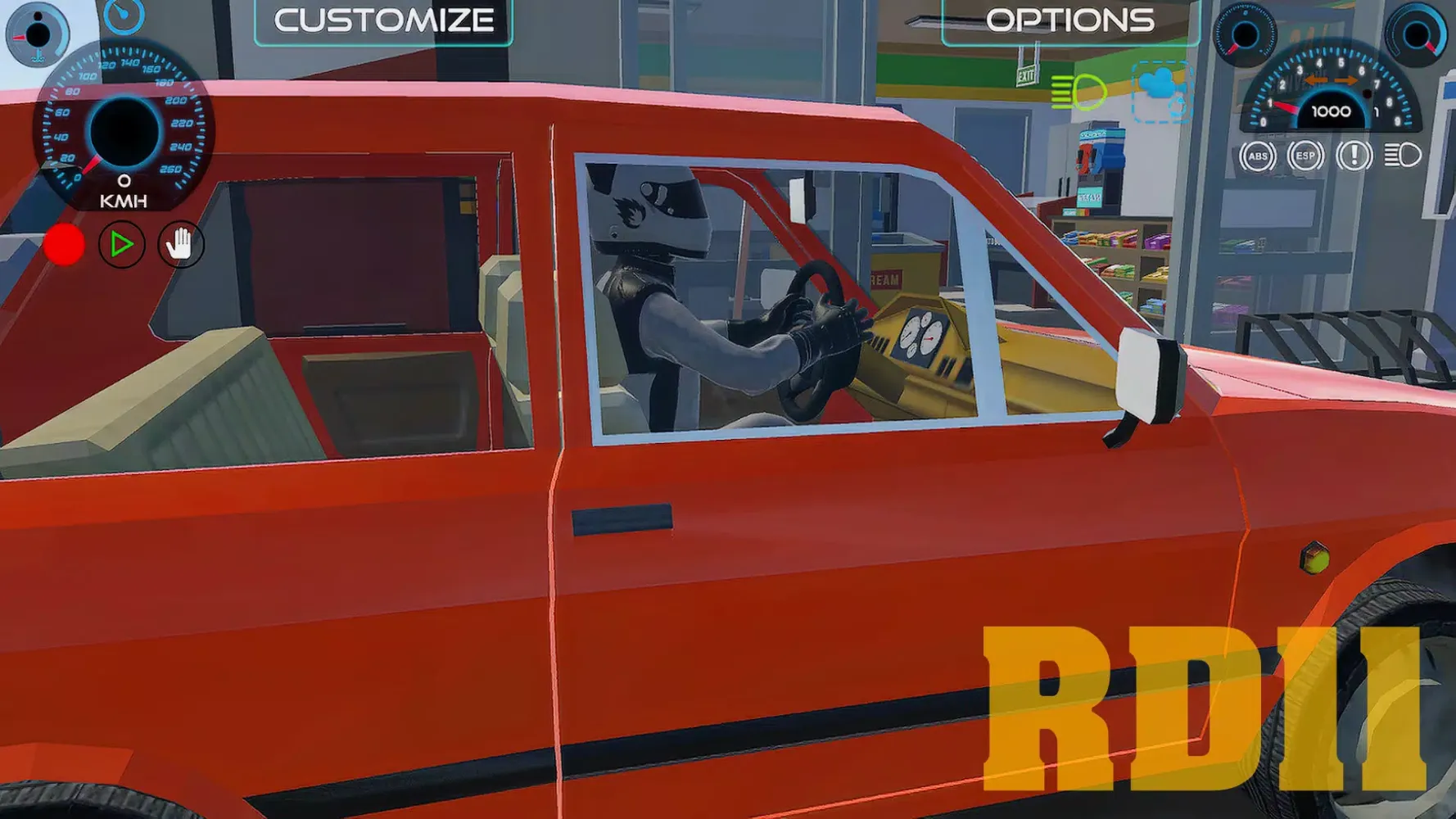Click the tachometer showing 1000 RPM
This screenshot has width=1456, height=819.
tap(1332, 111)
